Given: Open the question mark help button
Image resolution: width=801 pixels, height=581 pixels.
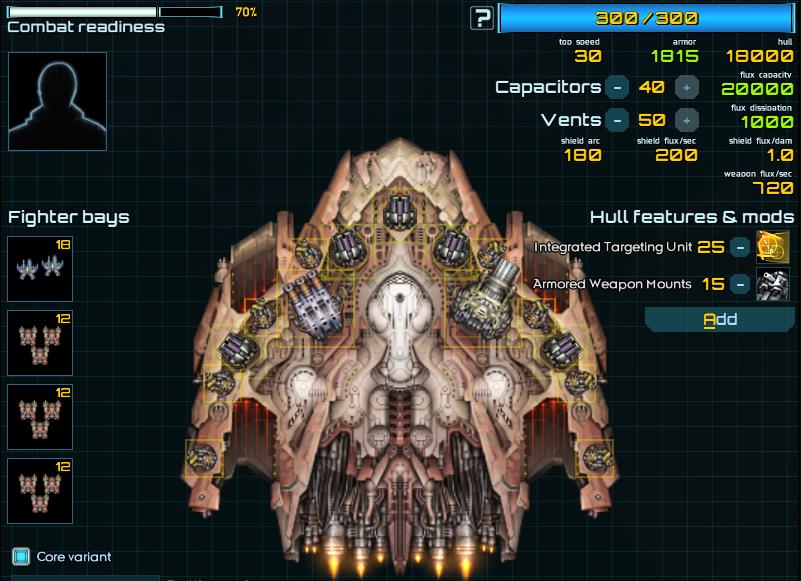Looking at the screenshot, I should pyautogui.click(x=483, y=17).
